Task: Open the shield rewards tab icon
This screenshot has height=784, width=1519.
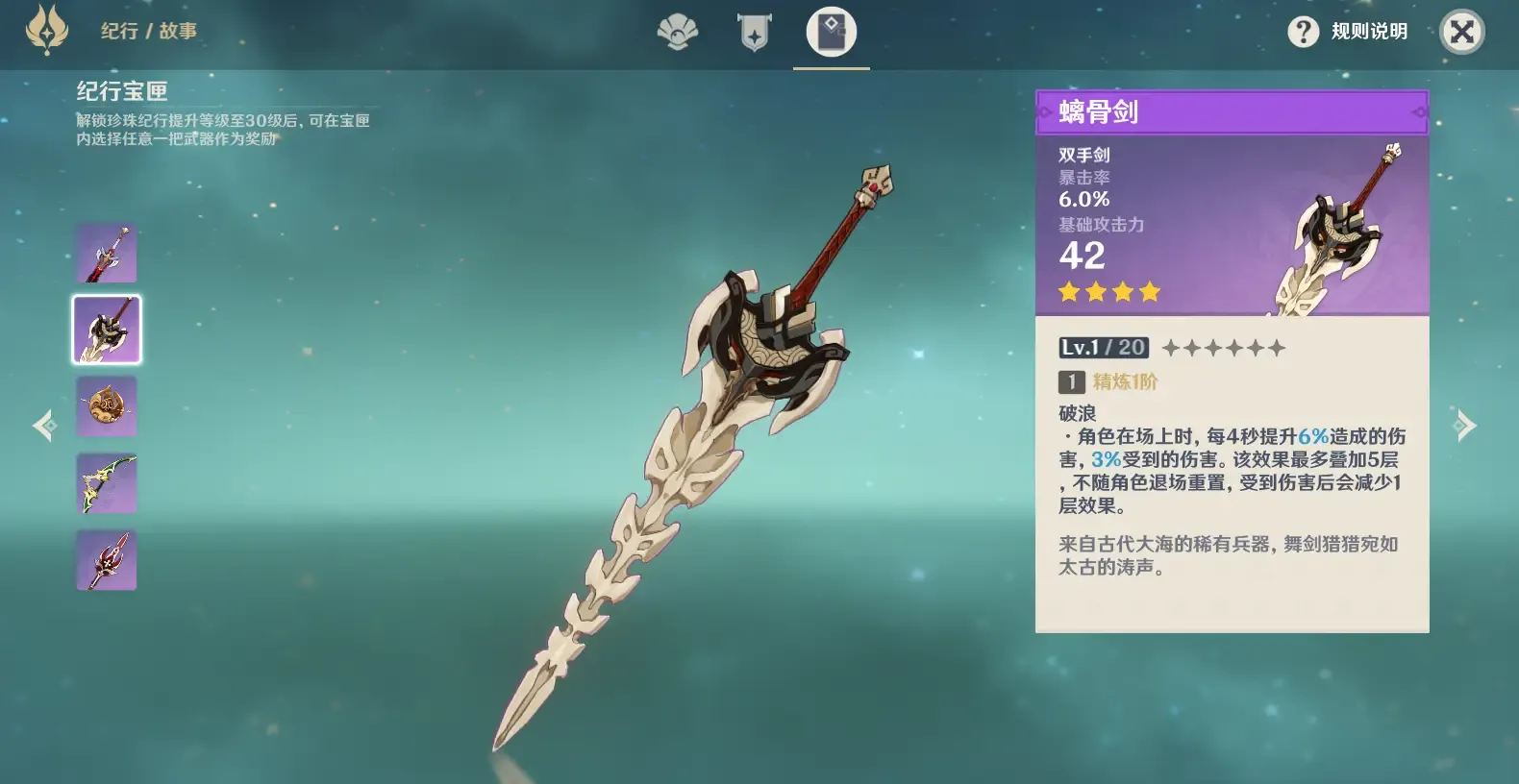Action: pyautogui.click(x=754, y=30)
